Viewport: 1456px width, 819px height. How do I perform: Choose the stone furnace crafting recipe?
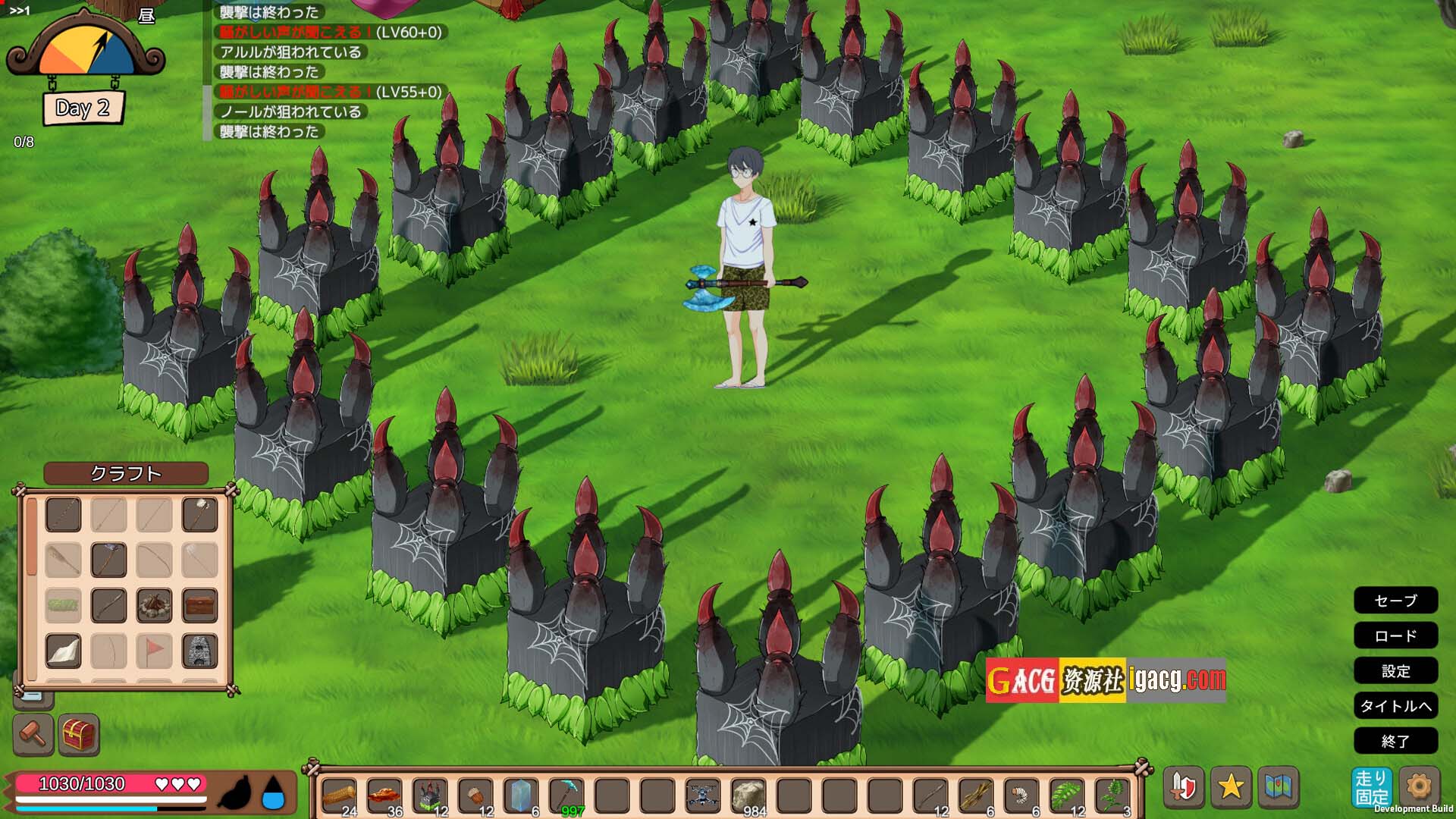pyautogui.click(x=199, y=651)
